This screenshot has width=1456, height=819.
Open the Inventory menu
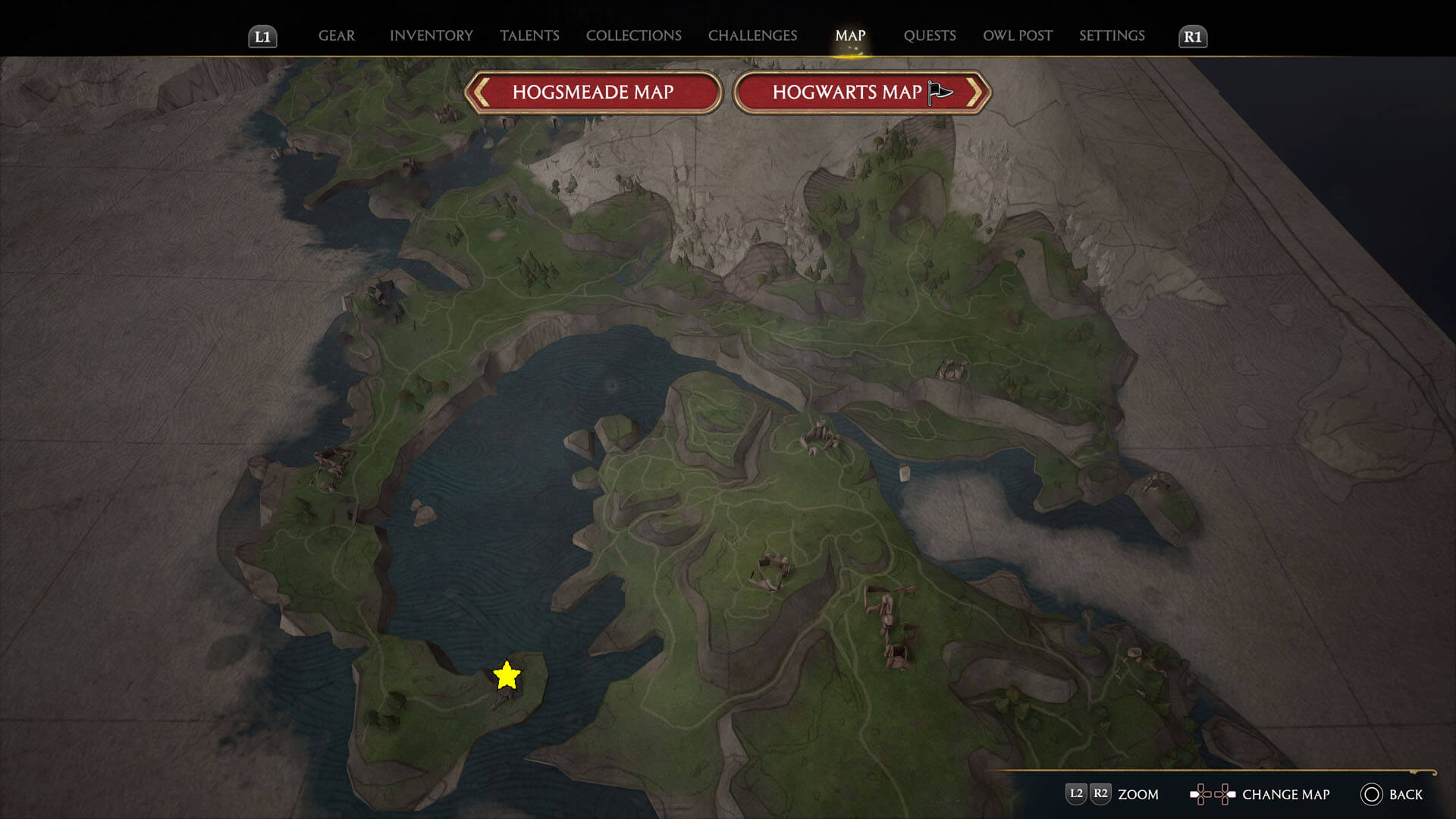[x=431, y=35]
